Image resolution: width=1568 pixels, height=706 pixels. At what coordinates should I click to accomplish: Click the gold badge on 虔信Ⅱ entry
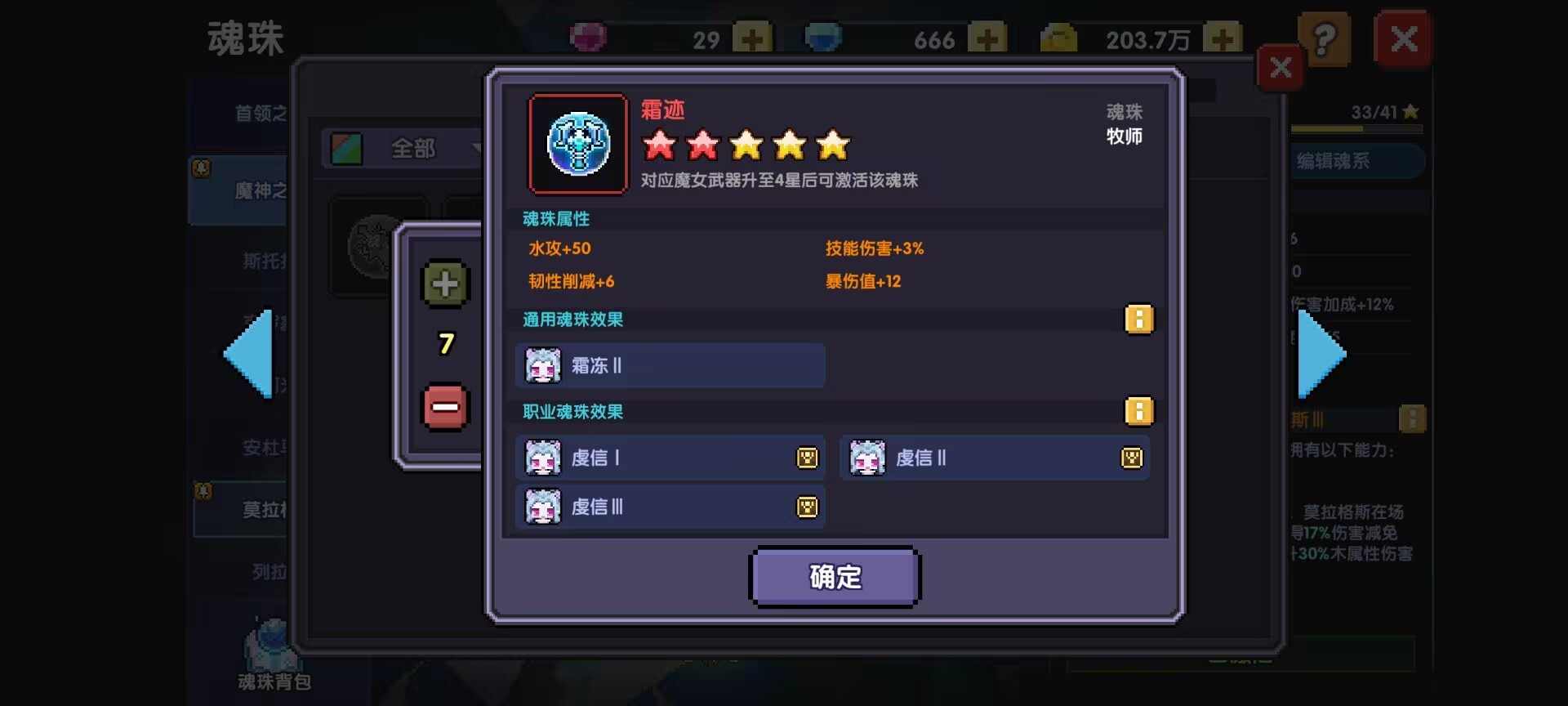(1131, 458)
